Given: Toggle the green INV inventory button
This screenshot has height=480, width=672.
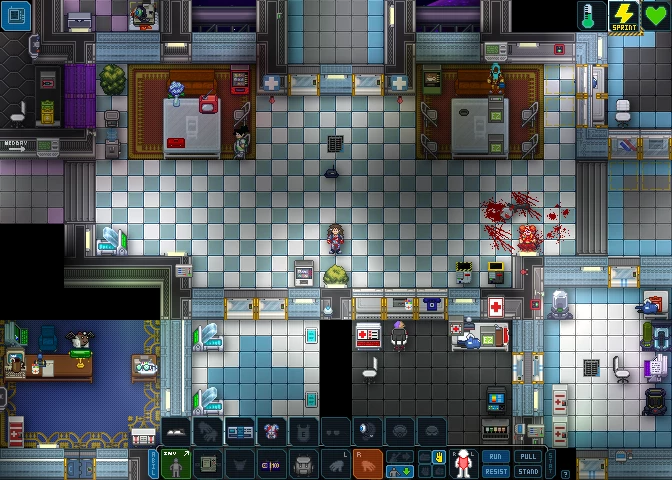Looking at the screenshot, I should (176, 464).
